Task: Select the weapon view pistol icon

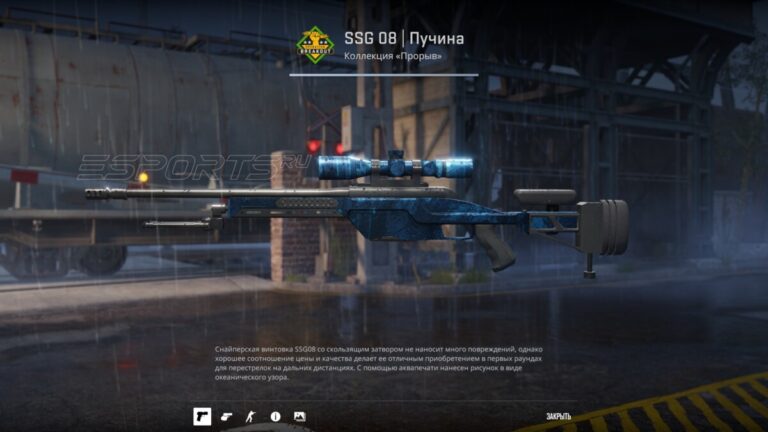Action: click(202, 416)
